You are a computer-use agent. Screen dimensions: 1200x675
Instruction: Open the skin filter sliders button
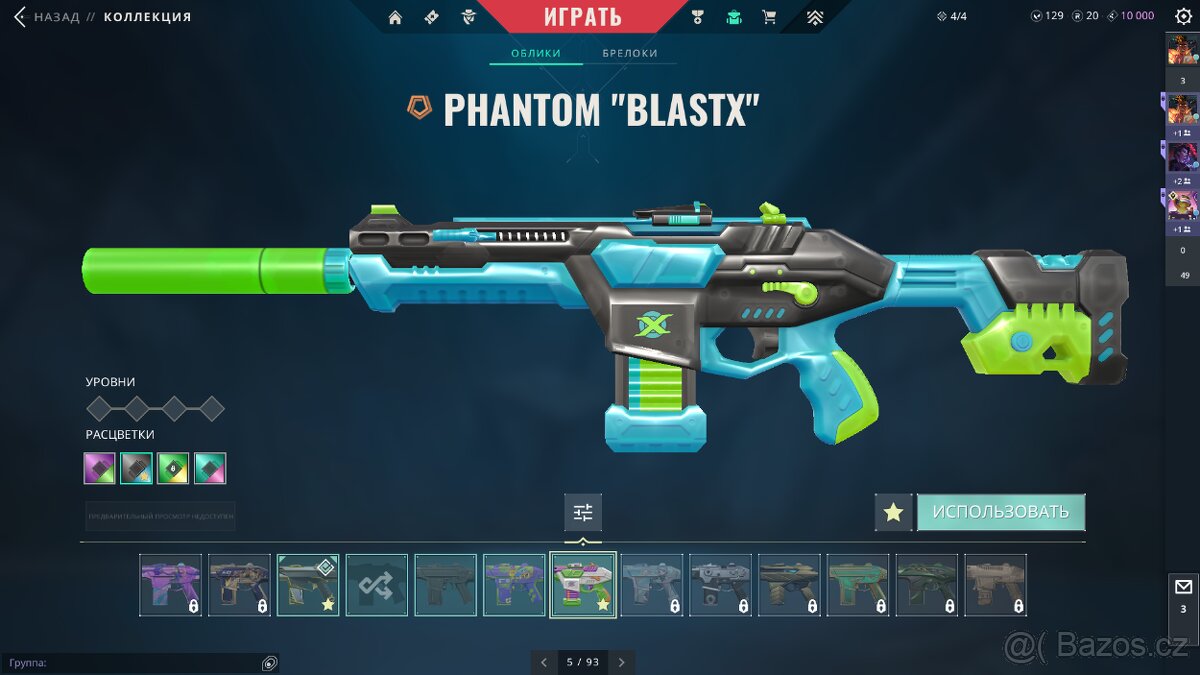click(583, 512)
